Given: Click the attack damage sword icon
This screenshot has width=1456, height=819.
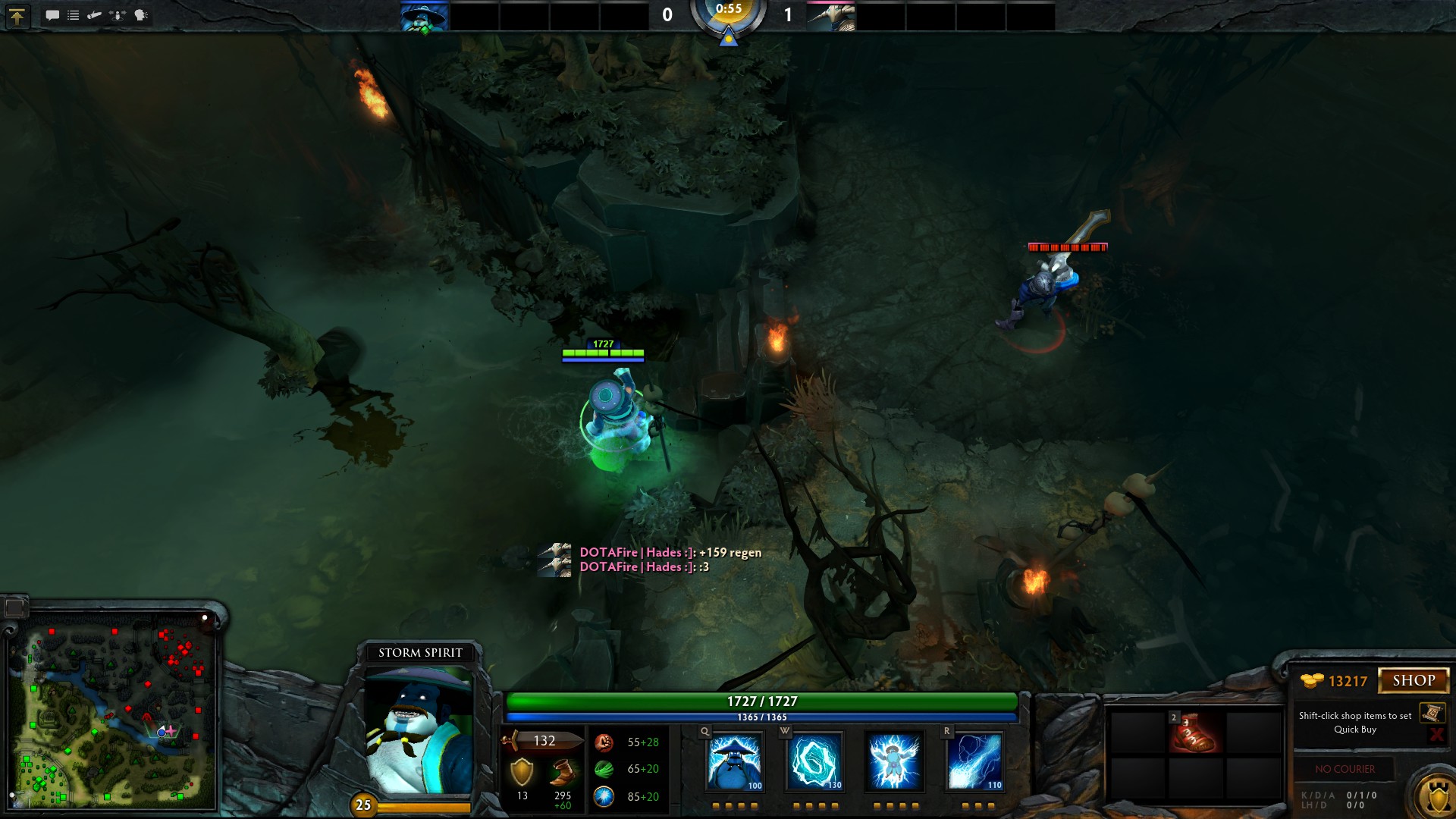Looking at the screenshot, I should click(511, 741).
